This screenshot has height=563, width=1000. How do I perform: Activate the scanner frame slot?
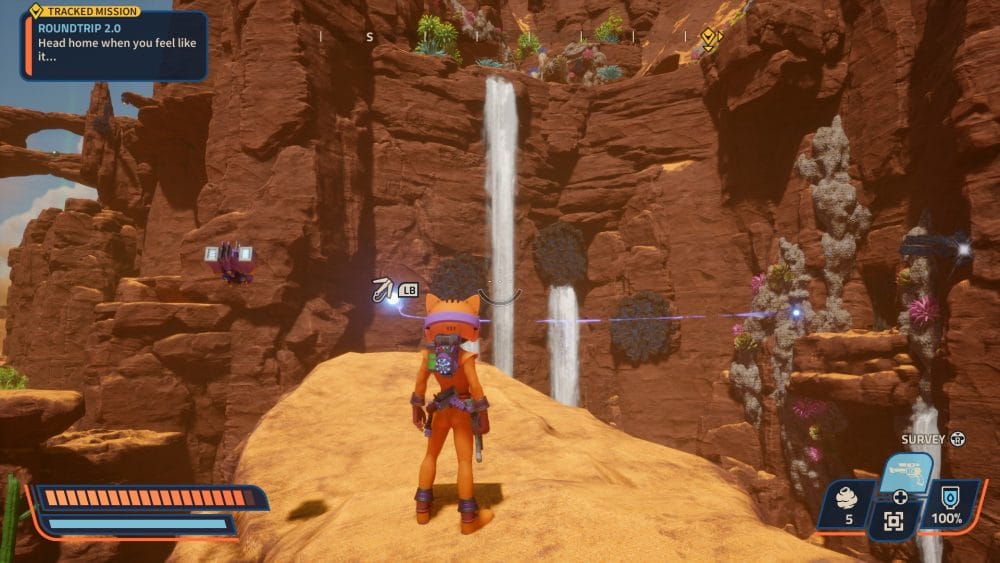[894, 521]
